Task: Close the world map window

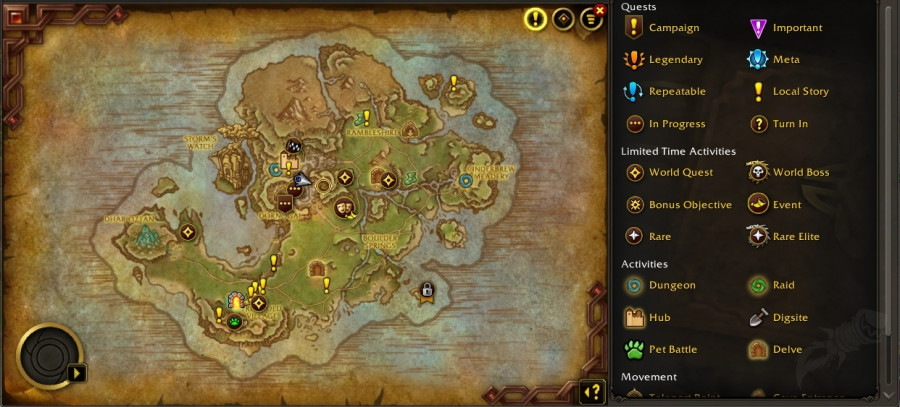Action: click(600, 10)
